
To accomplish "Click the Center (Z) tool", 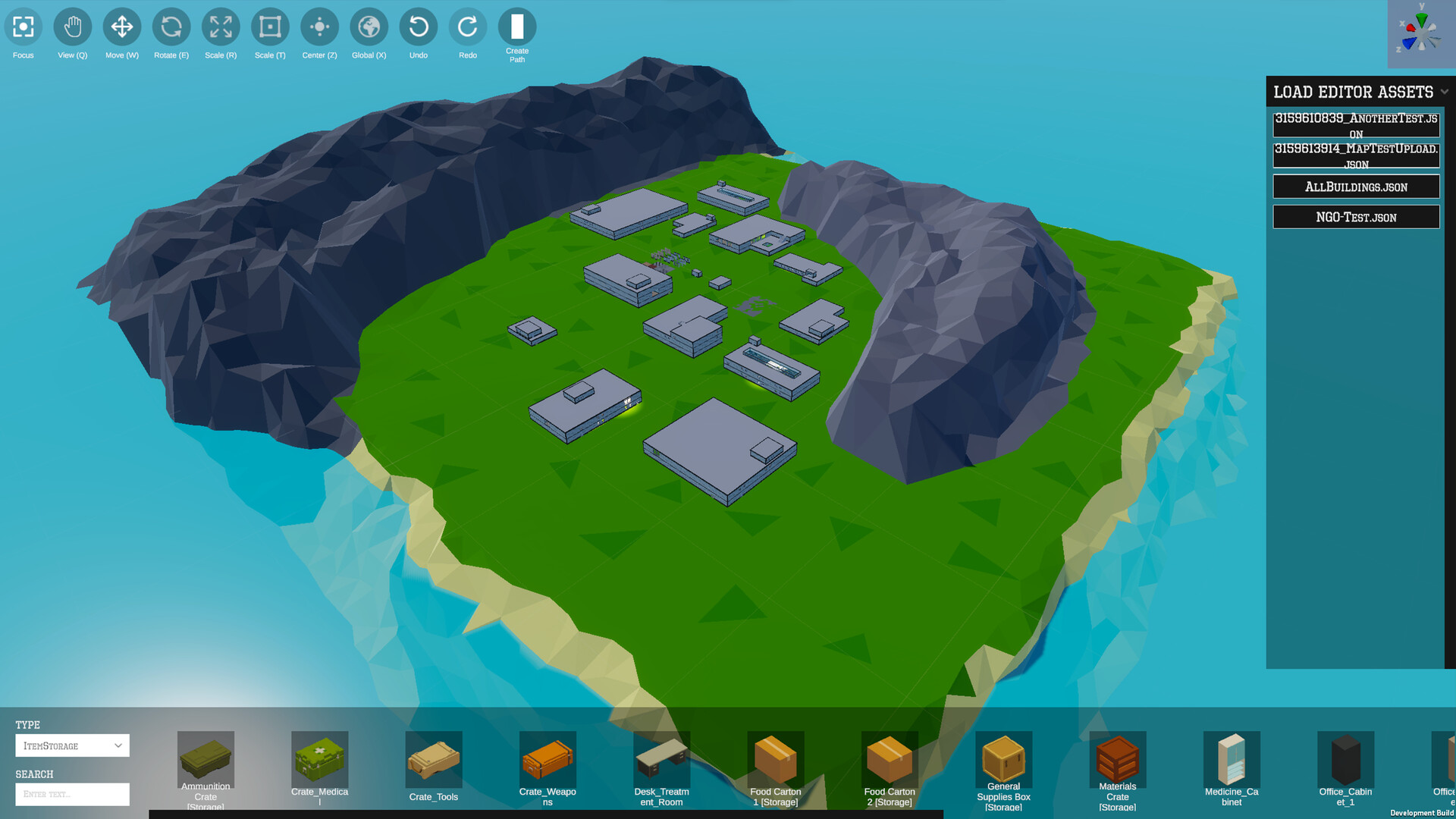I will [x=318, y=27].
